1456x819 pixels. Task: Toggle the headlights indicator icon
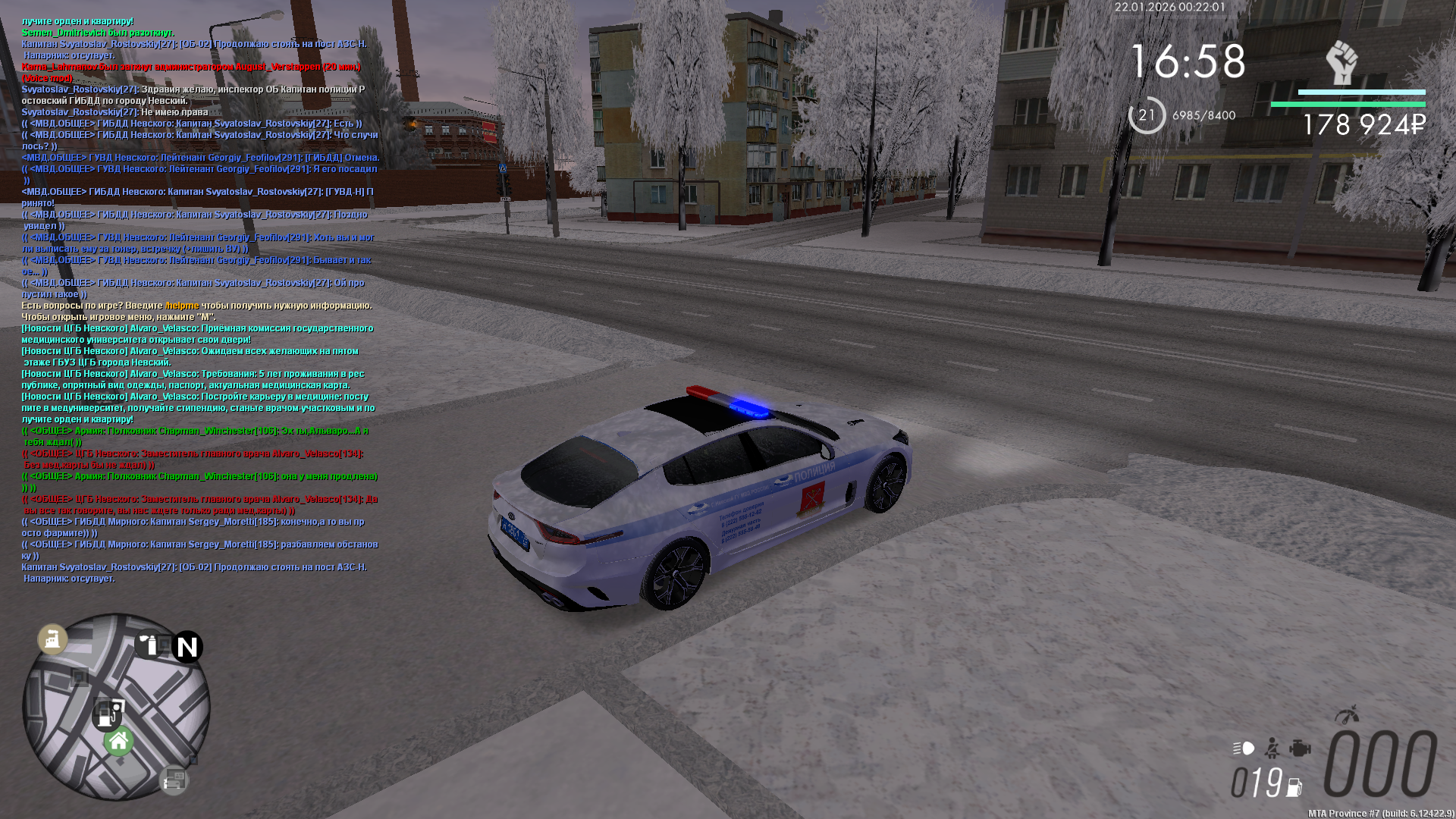coord(1244,748)
